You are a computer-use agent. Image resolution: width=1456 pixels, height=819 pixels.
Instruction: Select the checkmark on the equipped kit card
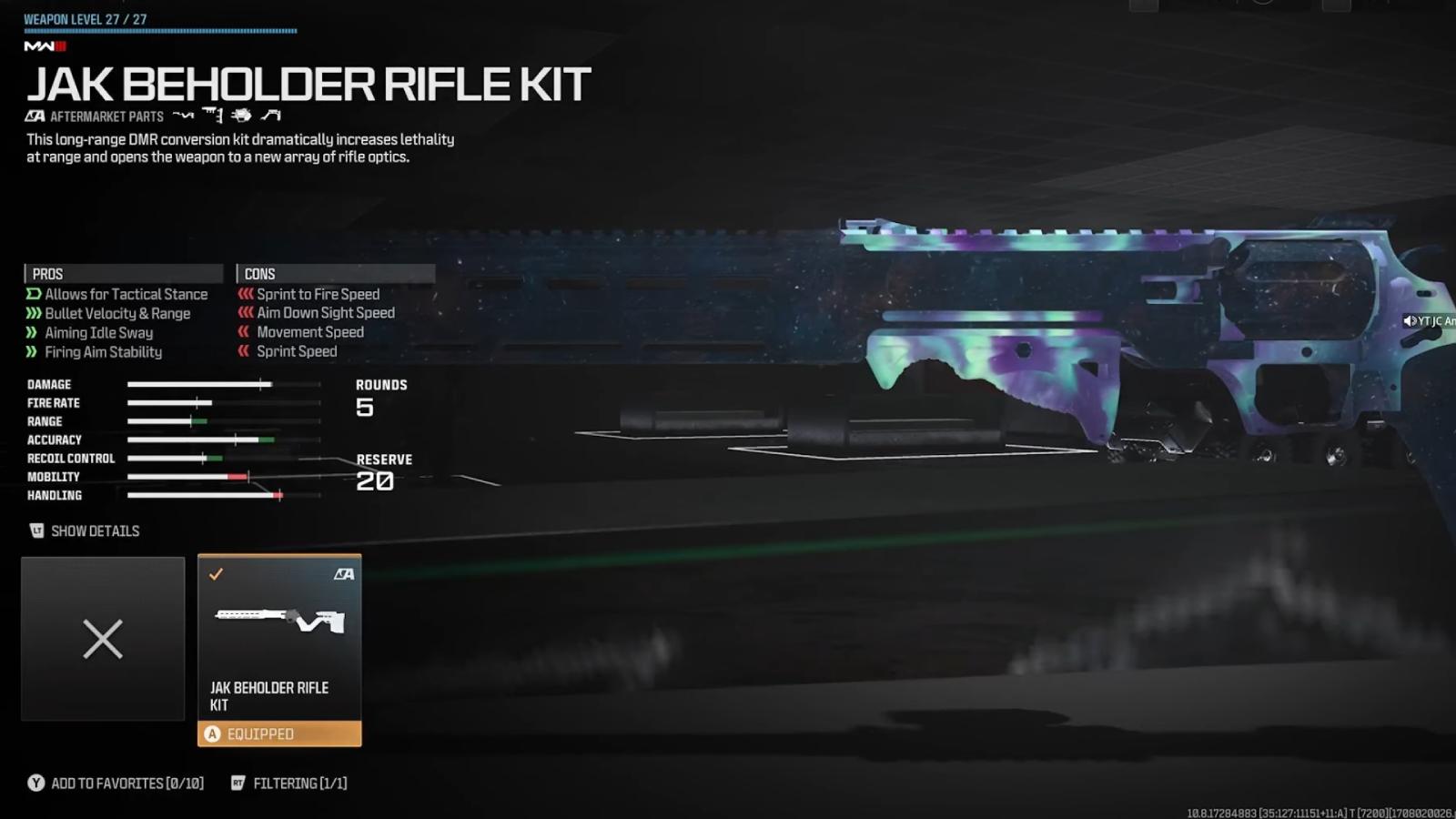click(217, 573)
